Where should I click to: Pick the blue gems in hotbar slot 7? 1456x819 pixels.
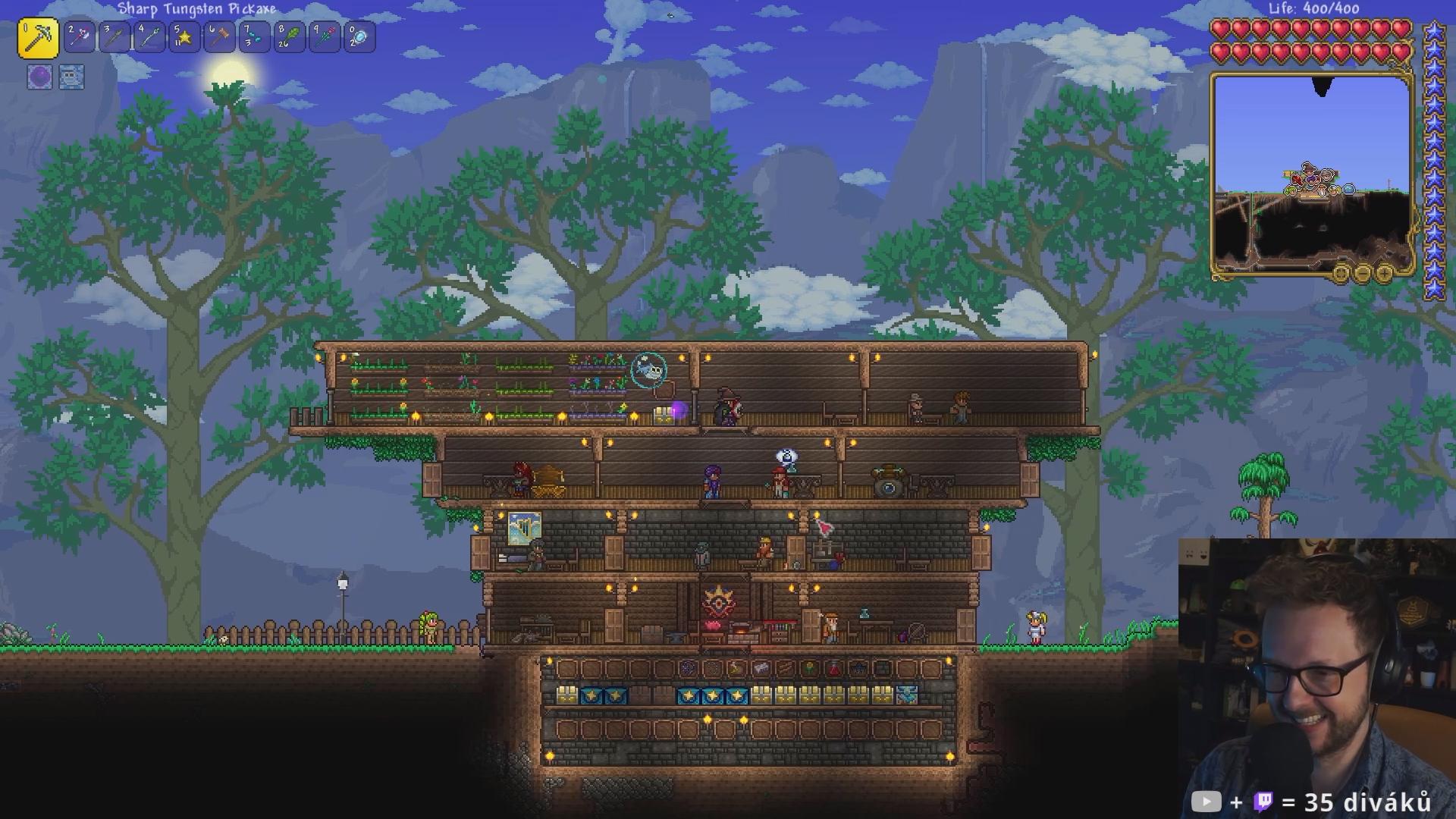tap(254, 37)
